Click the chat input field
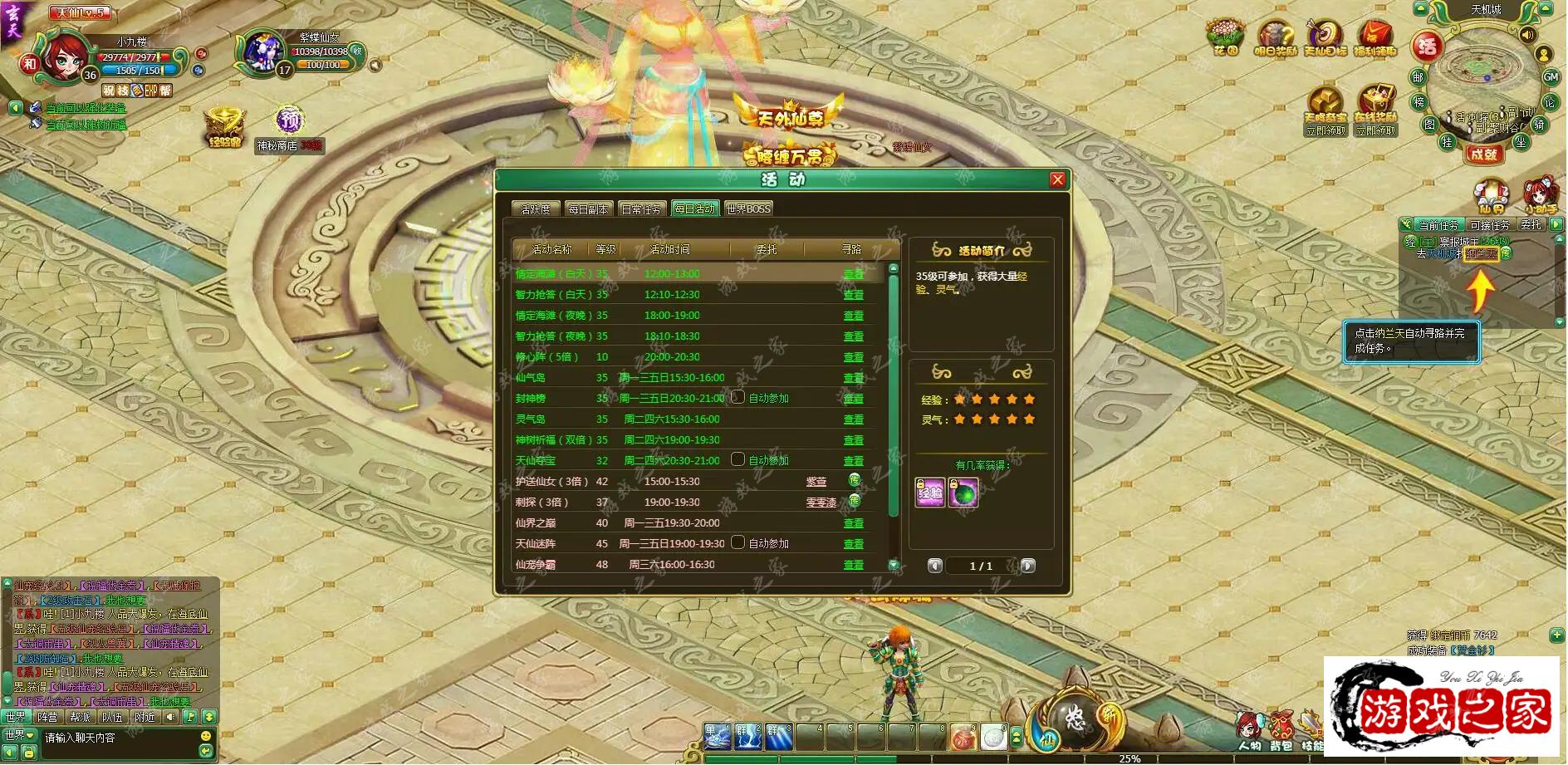Screen dimensions: 1568x765 point(116,738)
